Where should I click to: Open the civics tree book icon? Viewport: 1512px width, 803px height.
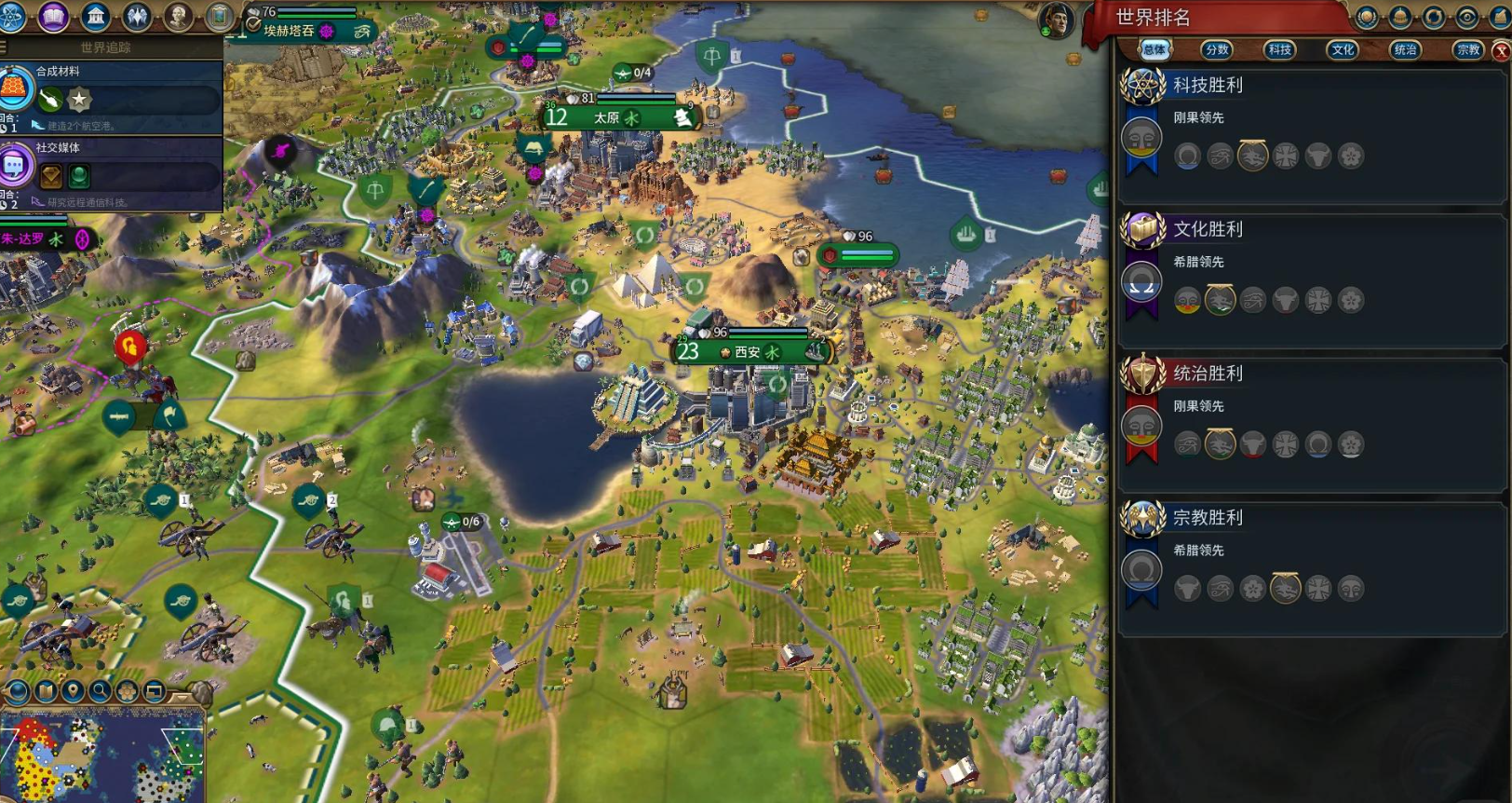[x=53, y=16]
